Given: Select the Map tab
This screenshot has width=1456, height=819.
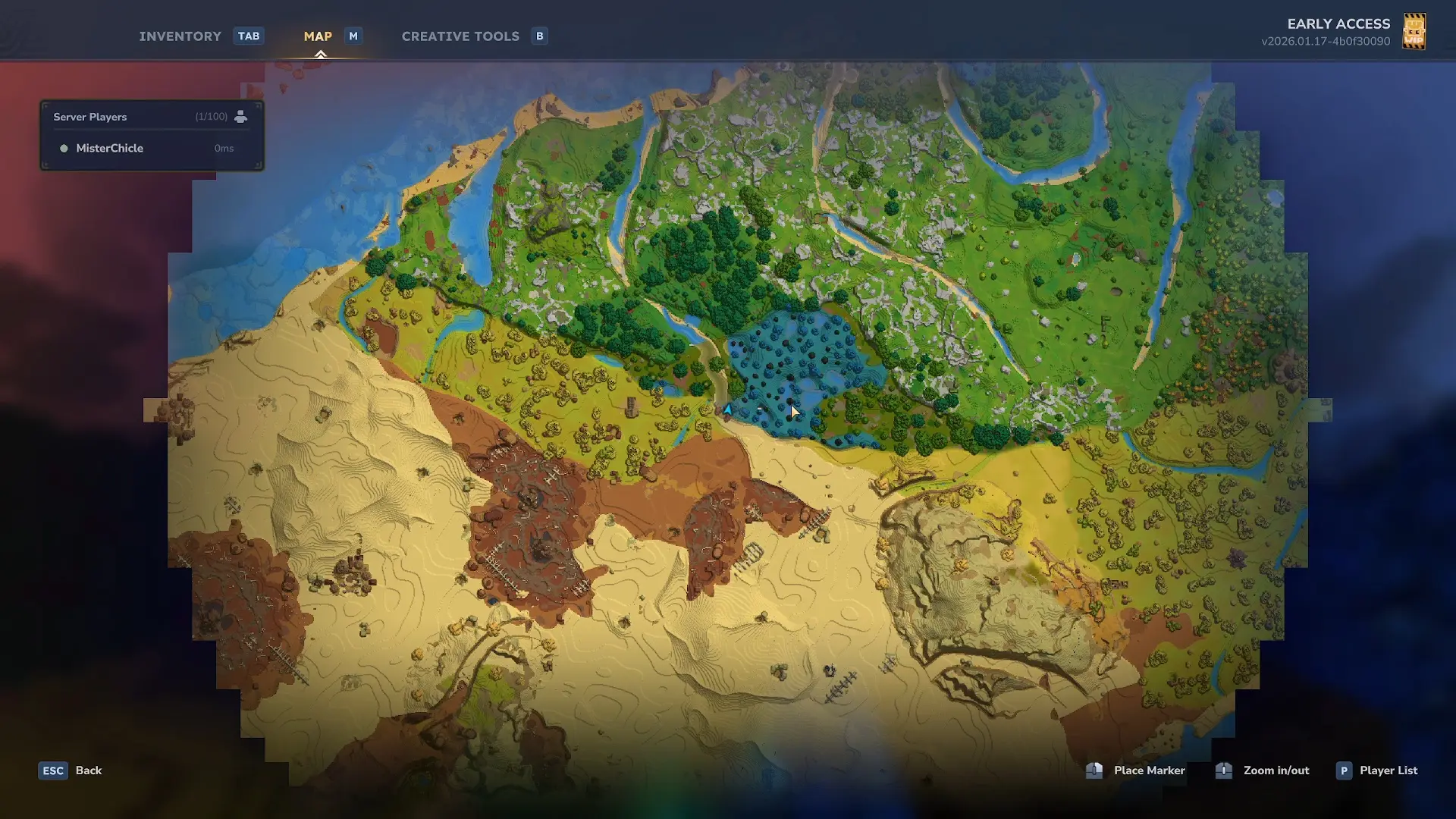Looking at the screenshot, I should coord(318,36).
